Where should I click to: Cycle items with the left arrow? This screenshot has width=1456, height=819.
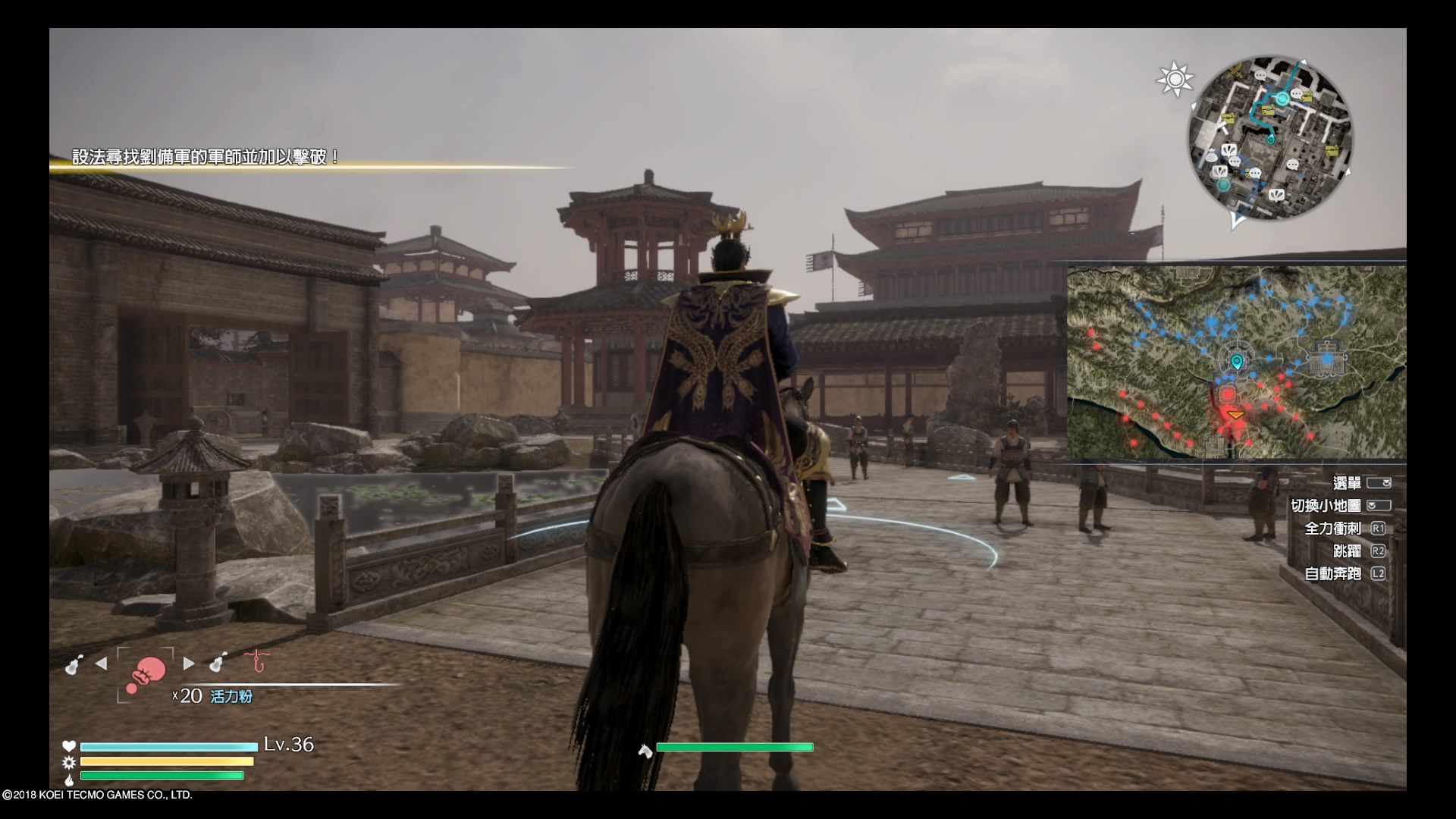(x=101, y=664)
